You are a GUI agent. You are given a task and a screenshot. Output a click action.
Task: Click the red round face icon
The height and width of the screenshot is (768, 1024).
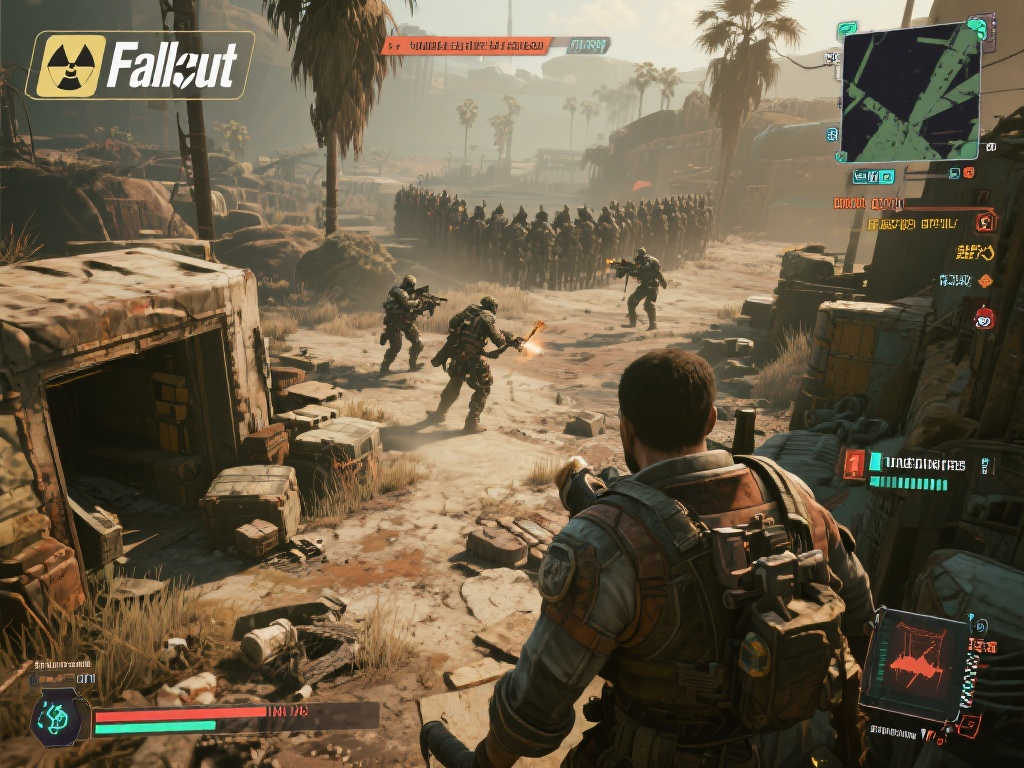983,318
